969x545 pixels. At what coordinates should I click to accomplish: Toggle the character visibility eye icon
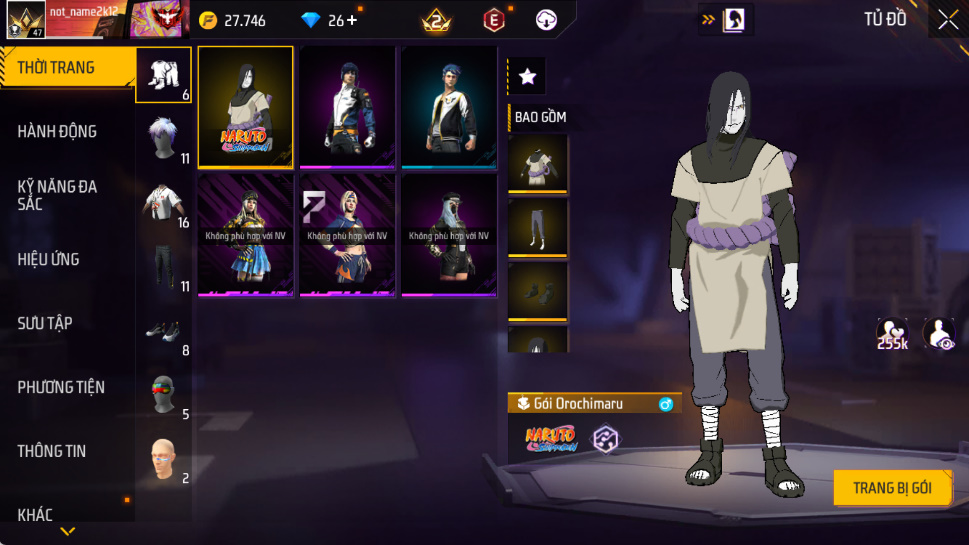[938, 334]
